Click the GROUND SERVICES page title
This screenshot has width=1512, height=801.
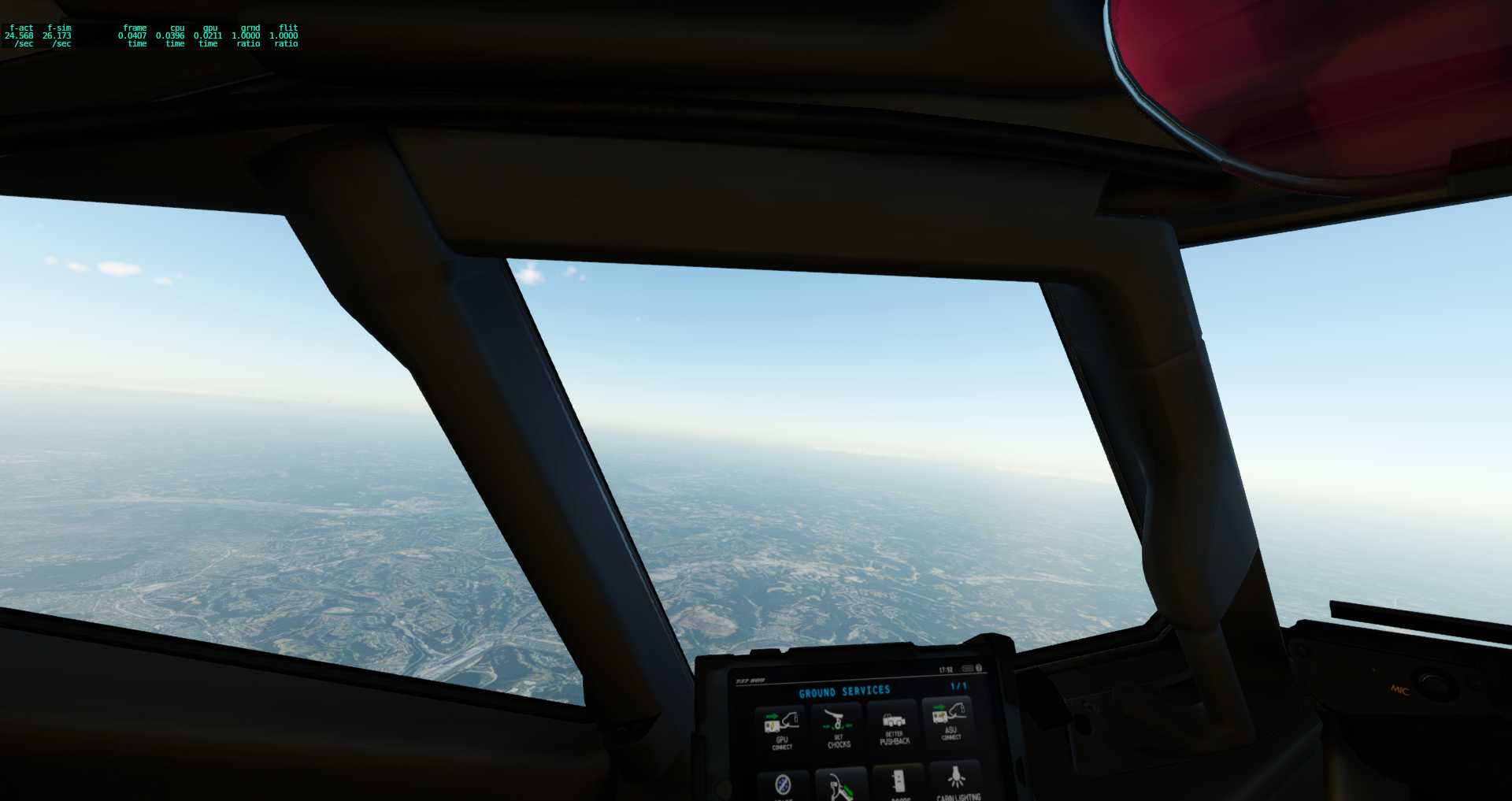[846, 690]
